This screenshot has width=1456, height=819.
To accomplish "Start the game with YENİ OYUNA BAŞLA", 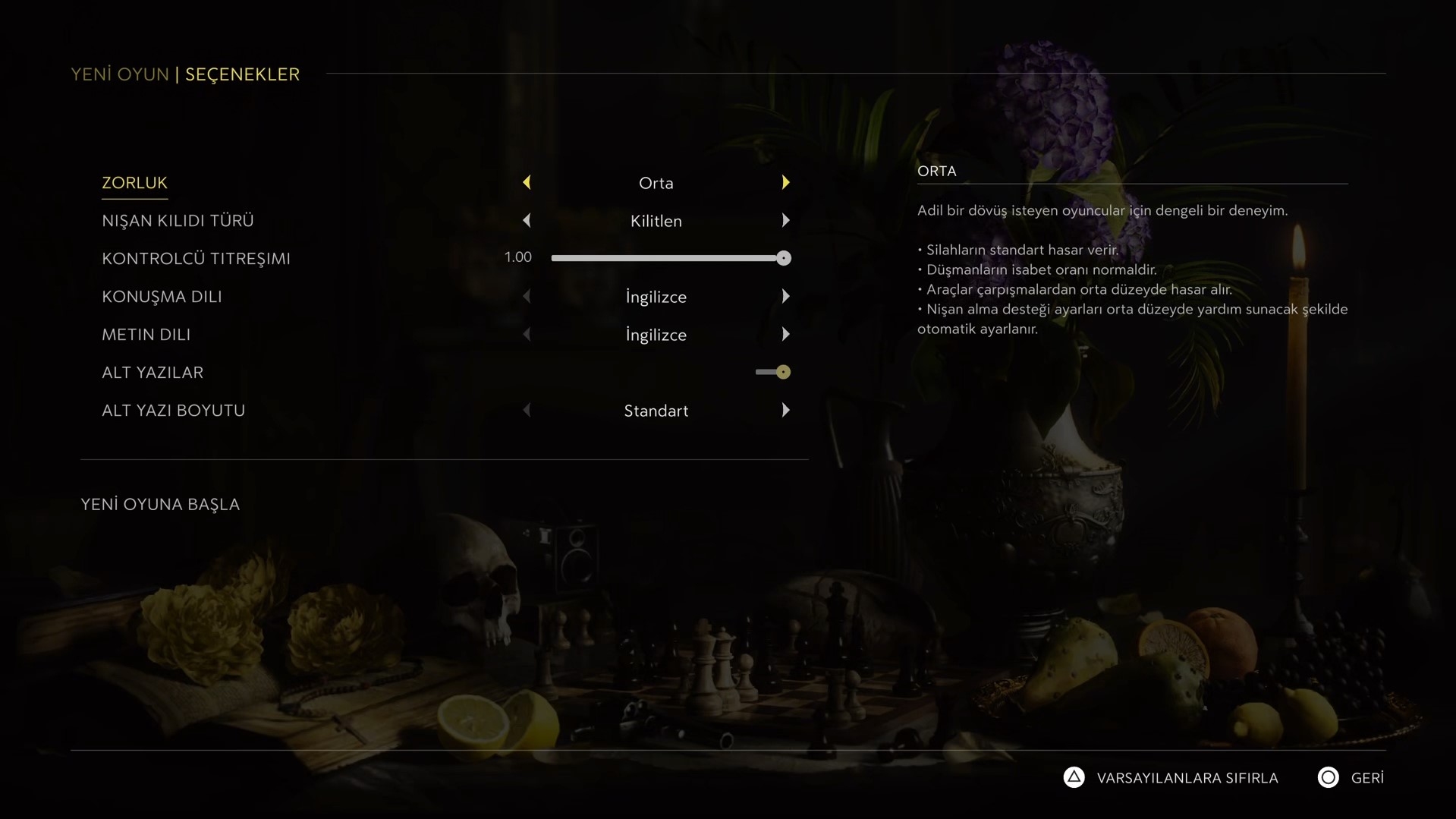I will coord(160,505).
